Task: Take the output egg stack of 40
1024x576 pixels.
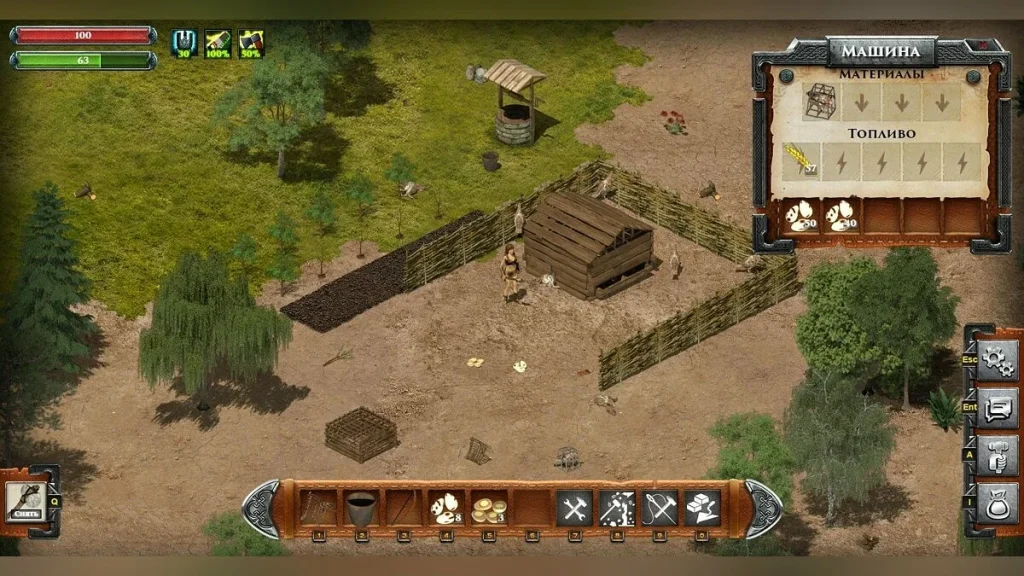Action: (x=841, y=215)
